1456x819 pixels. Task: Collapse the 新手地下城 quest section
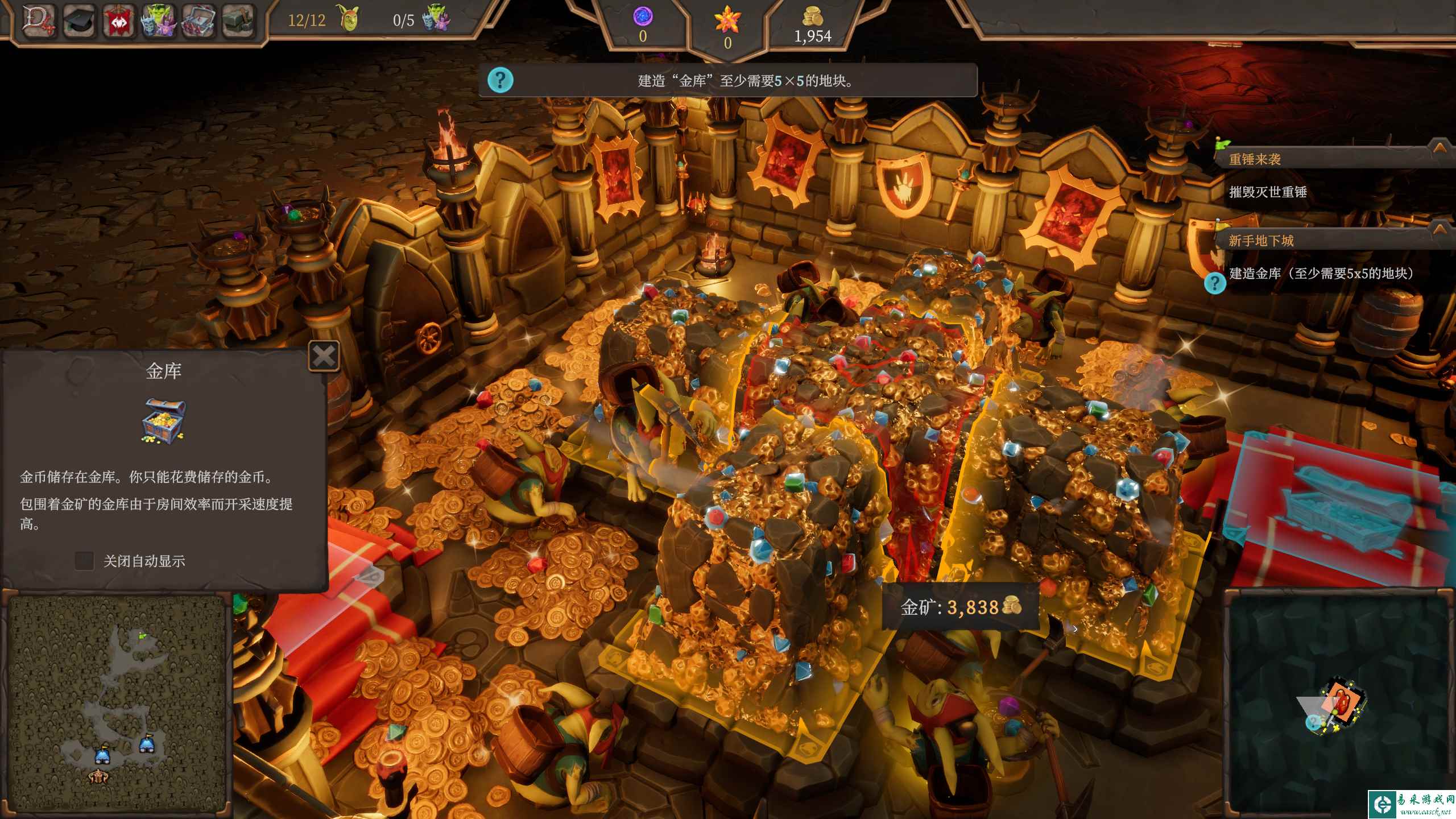tap(1440, 229)
